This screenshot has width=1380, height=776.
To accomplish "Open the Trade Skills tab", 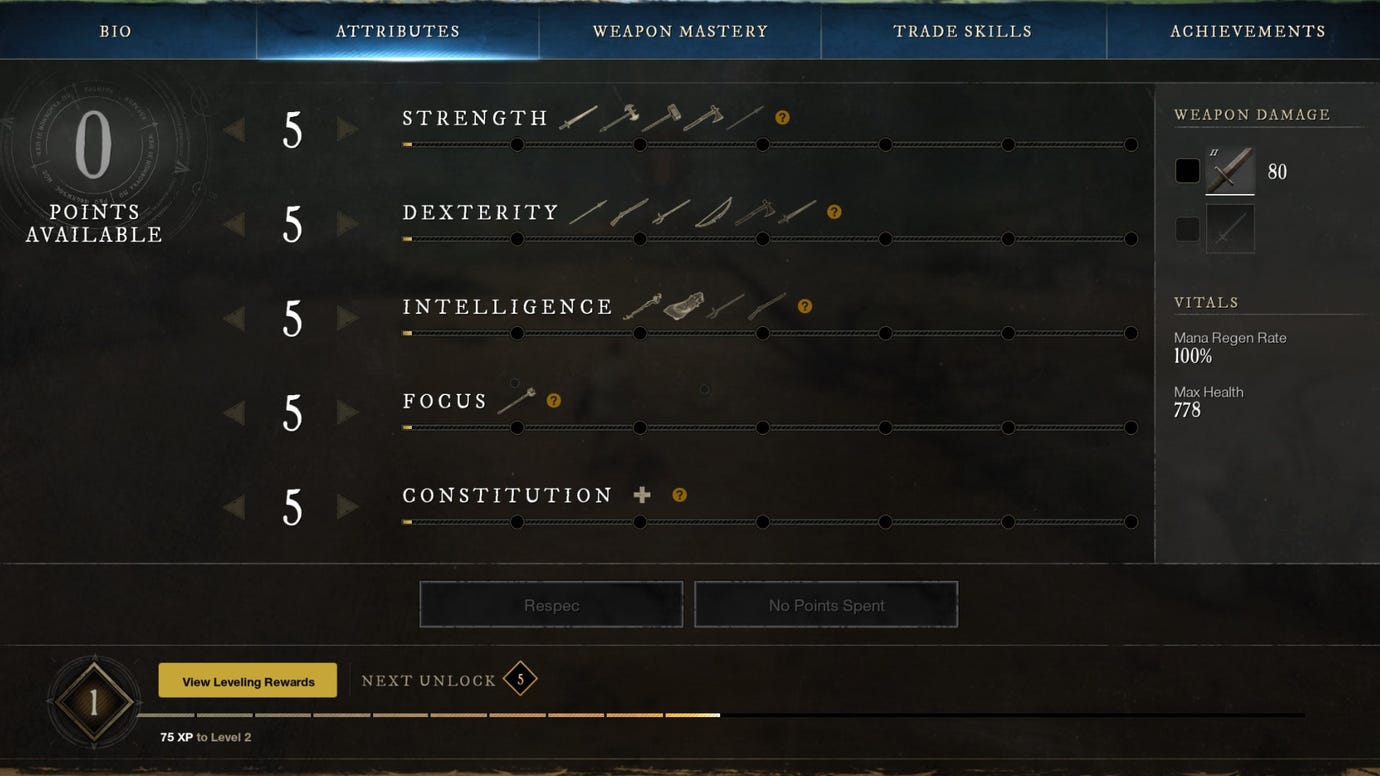I will click(x=963, y=30).
